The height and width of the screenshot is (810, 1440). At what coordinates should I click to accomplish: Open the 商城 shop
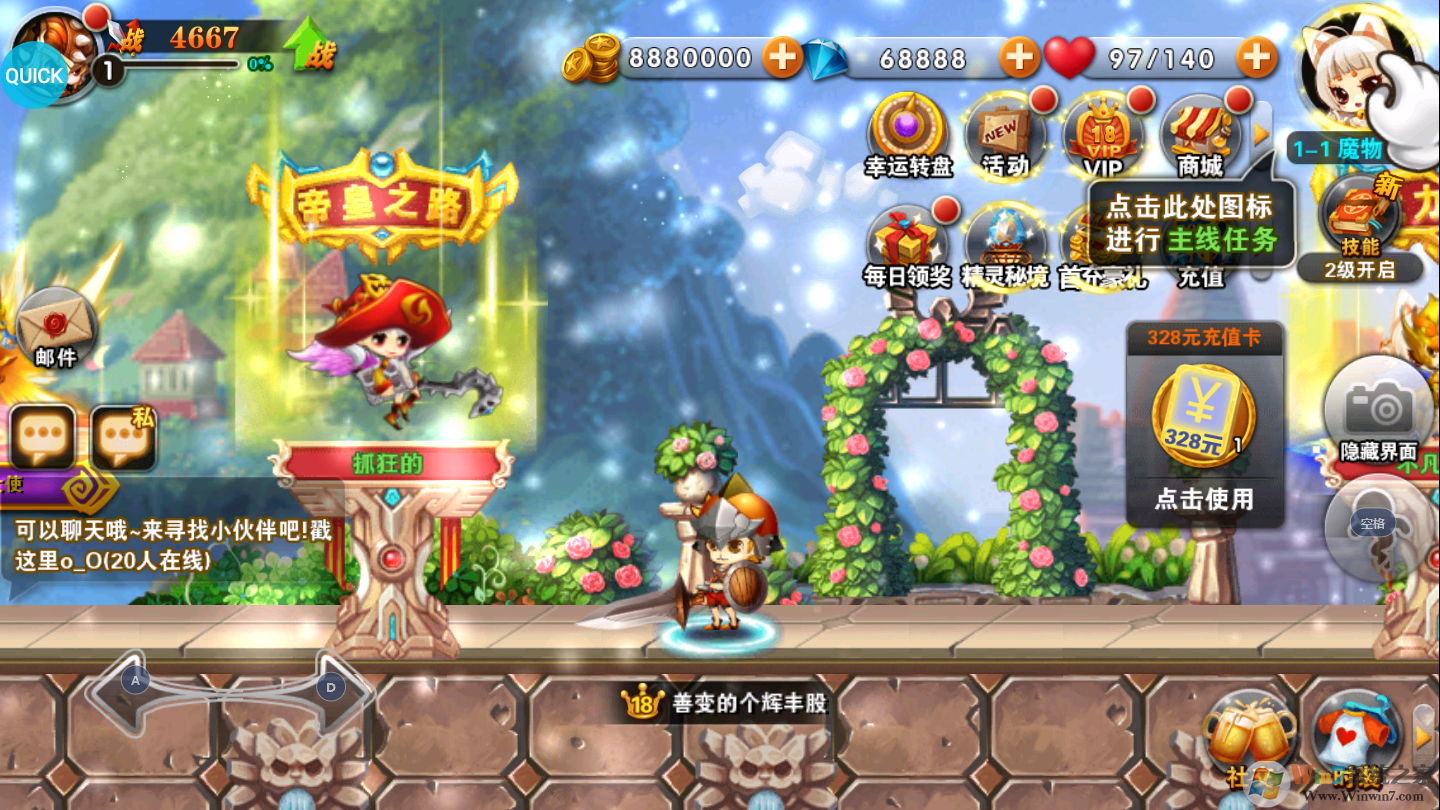click(1200, 135)
